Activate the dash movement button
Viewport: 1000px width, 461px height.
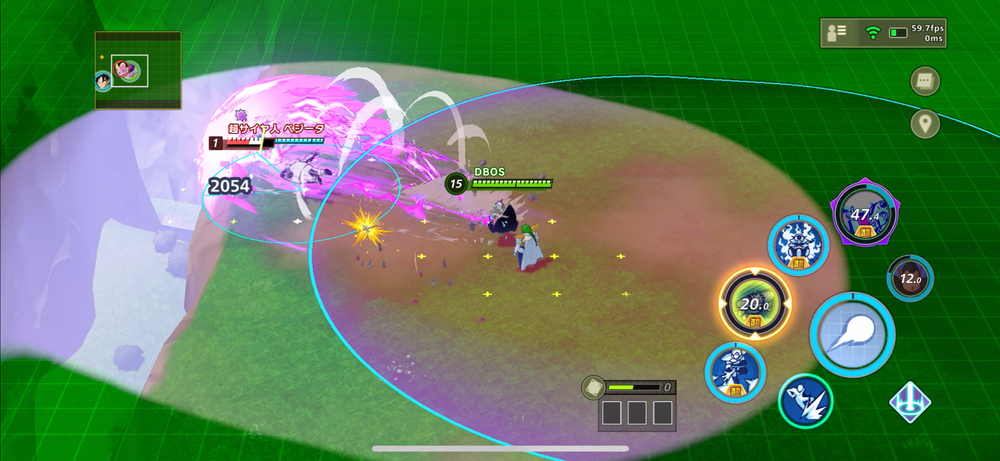[x=807, y=401]
